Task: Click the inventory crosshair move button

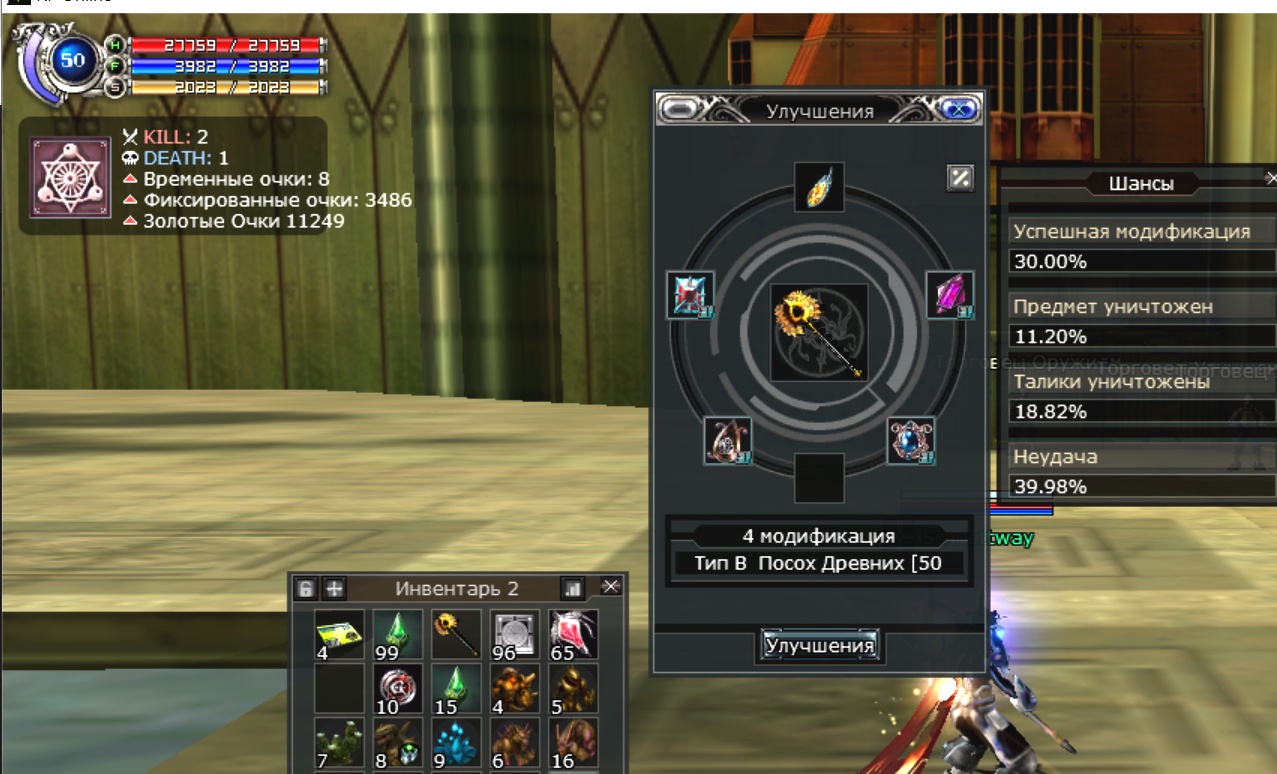Action: point(335,588)
